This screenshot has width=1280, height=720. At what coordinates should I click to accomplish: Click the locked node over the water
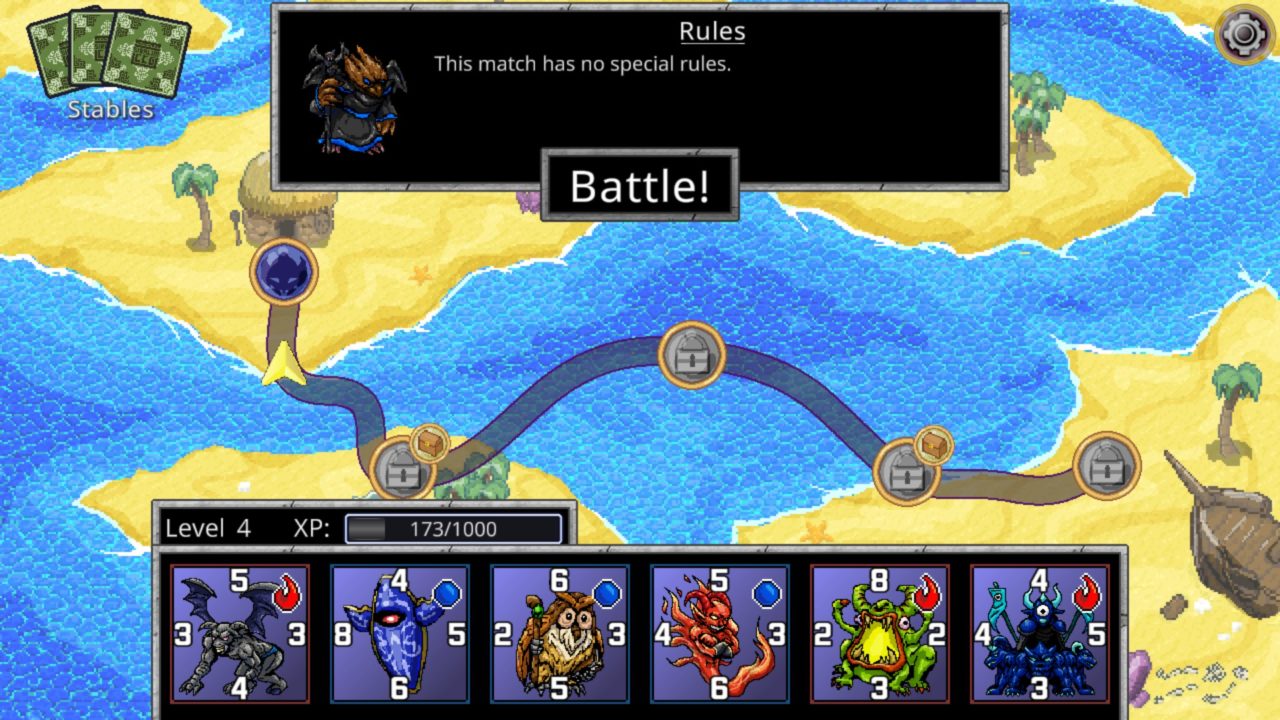pos(691,355)
